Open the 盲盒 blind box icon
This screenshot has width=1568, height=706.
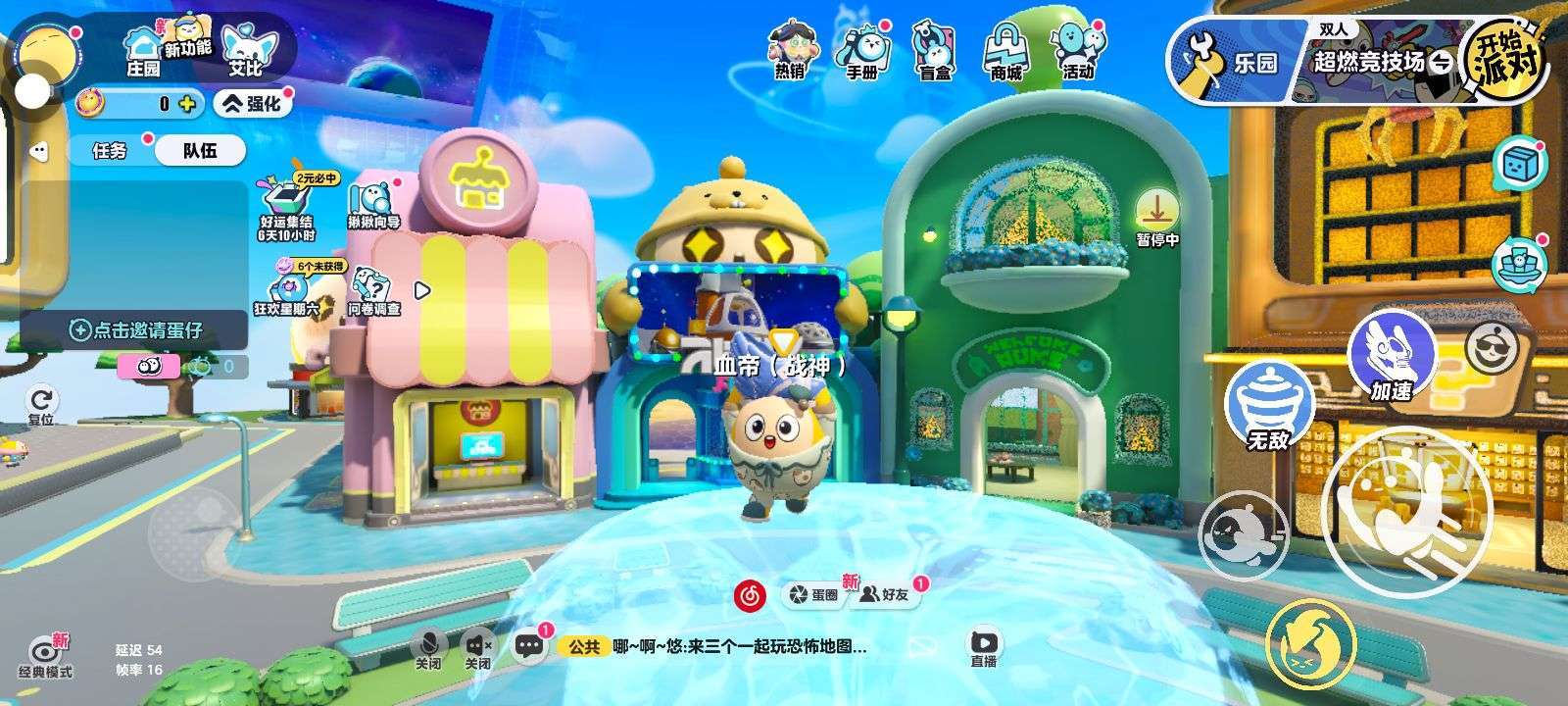pyautogui.click(x=934, y=51)
